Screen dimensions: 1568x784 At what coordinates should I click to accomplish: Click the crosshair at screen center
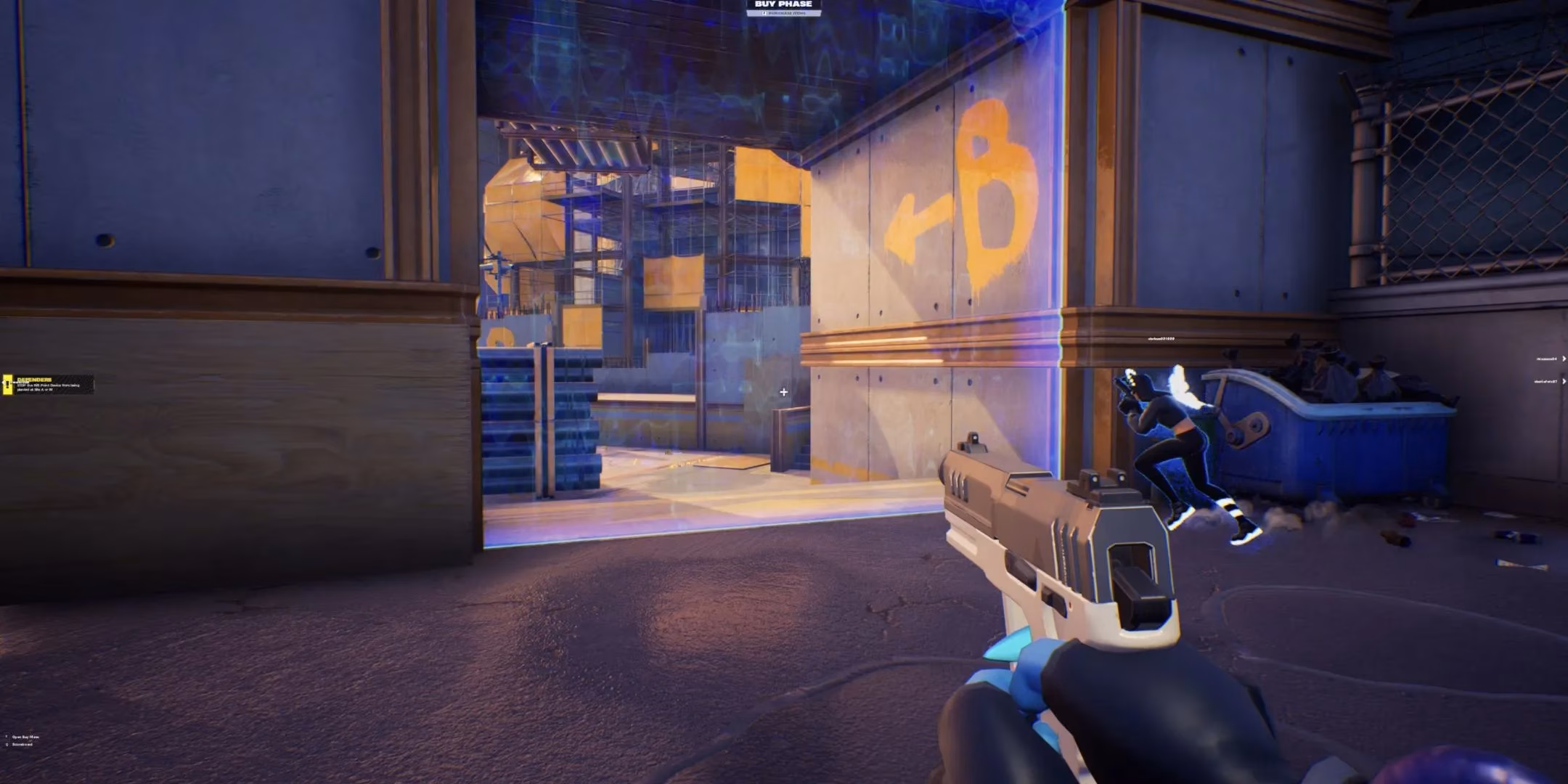click(x=784, y=392)
